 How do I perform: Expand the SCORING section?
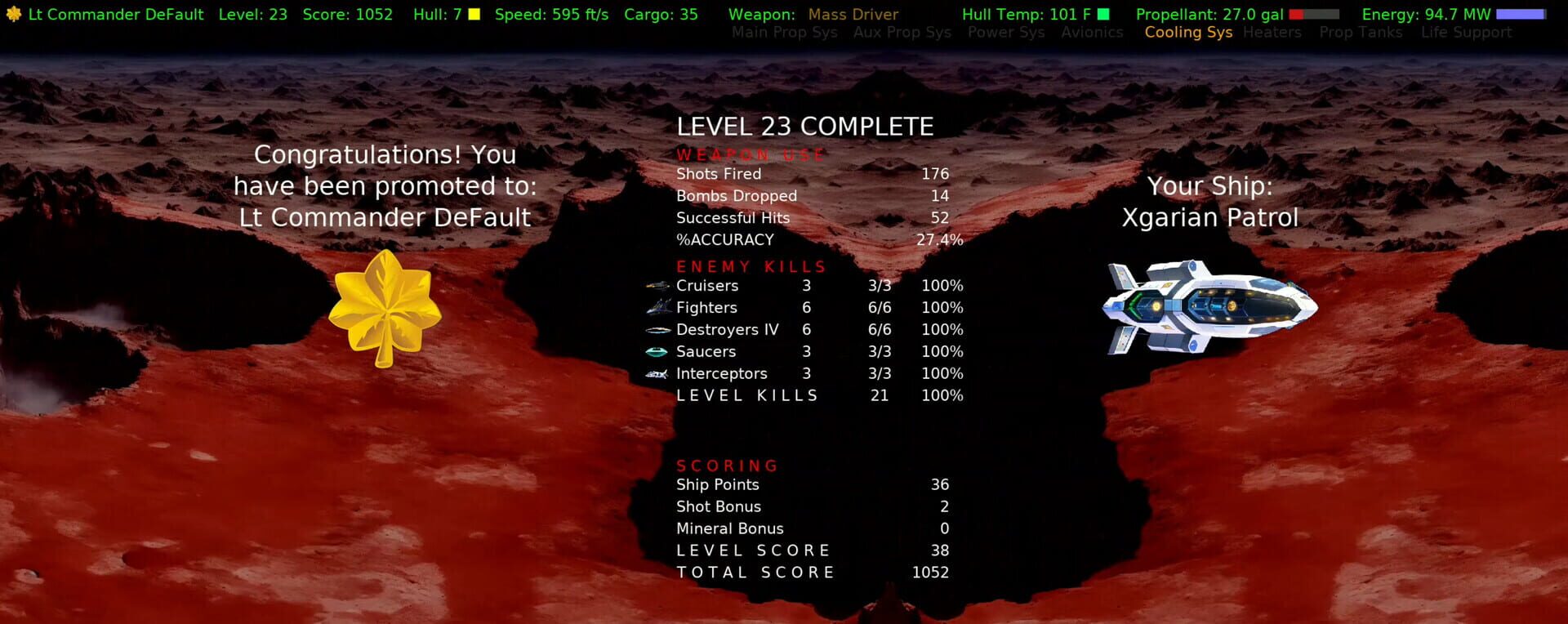click(x=726, y=466)
